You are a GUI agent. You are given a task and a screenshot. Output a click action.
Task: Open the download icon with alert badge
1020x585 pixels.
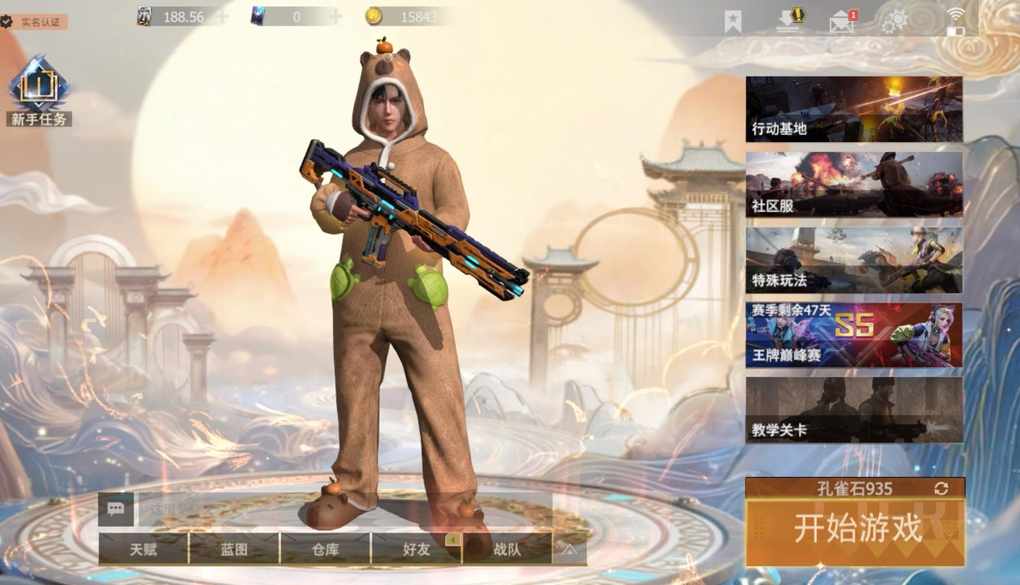coord(790,20)
